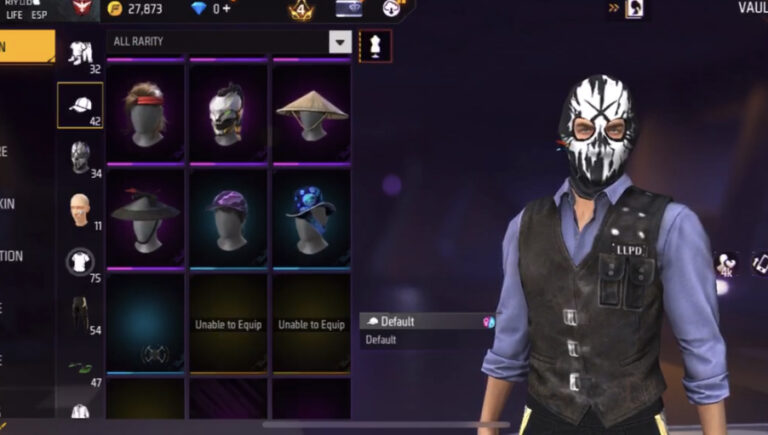Switch to the pants category

point(80,313)
